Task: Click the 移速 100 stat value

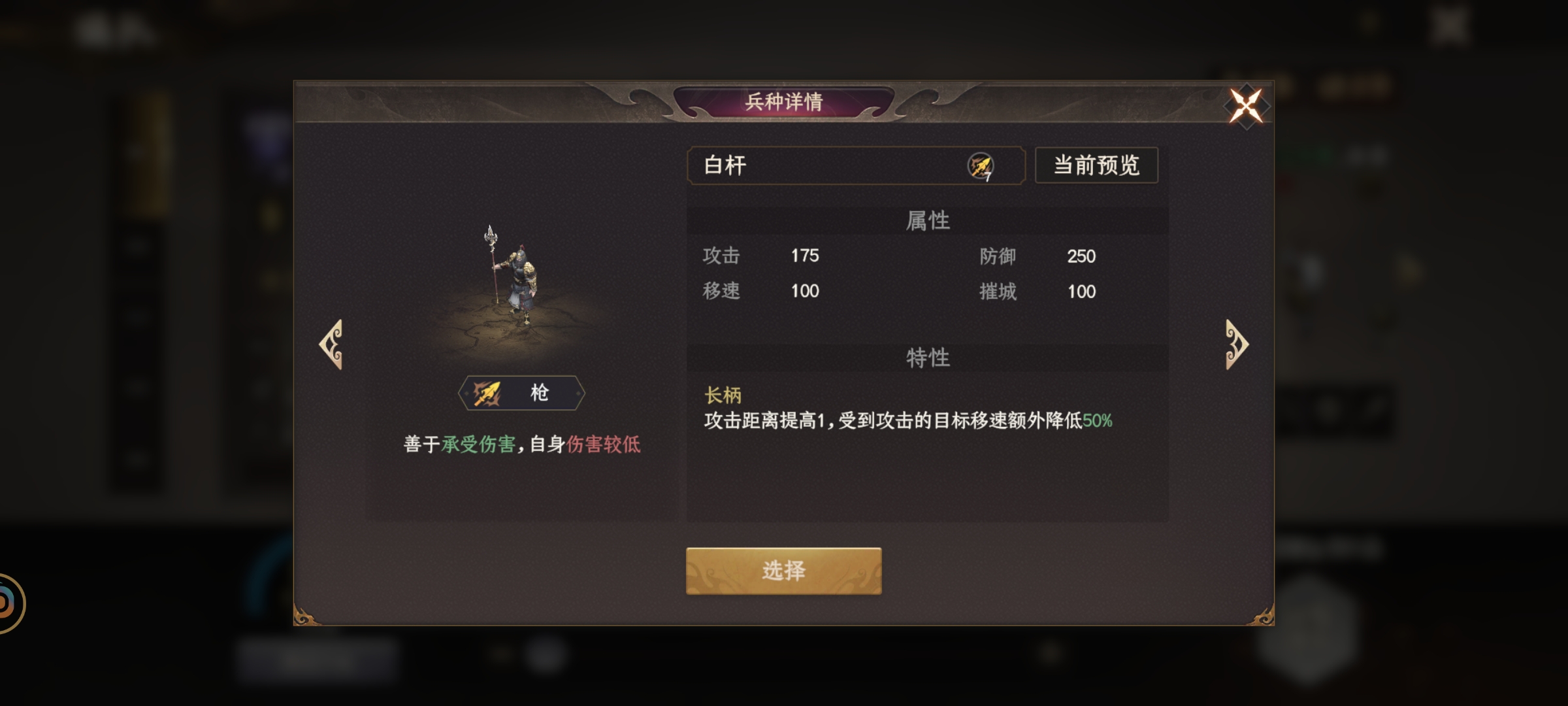Action: [x=804, y=292]
